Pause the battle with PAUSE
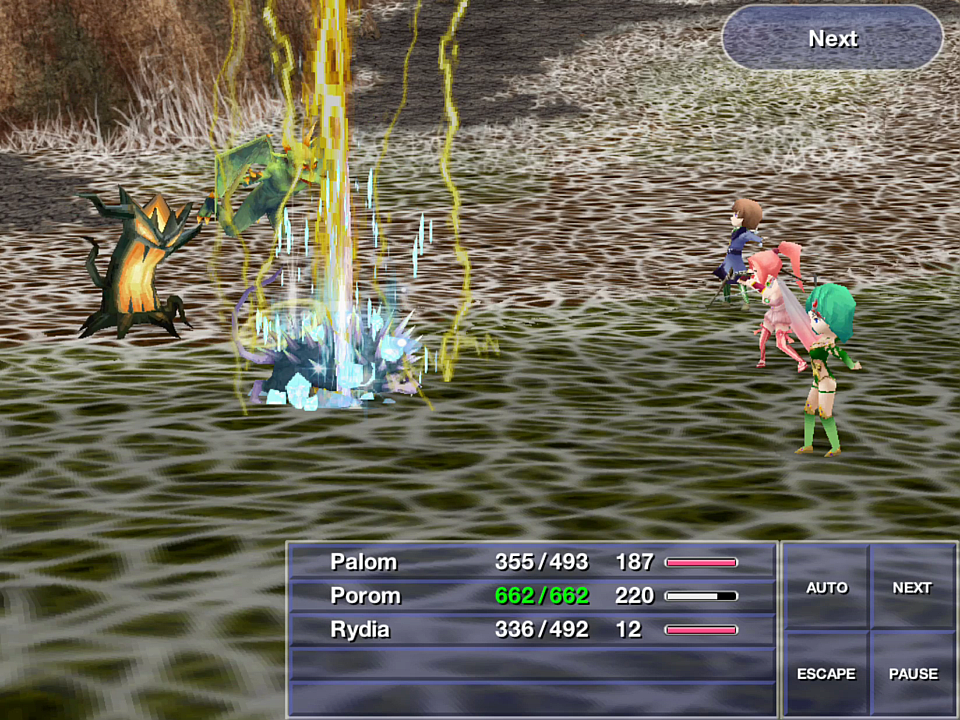Image resolution: width=960 pixels, height=720 pixels. (x=913, y=673)
